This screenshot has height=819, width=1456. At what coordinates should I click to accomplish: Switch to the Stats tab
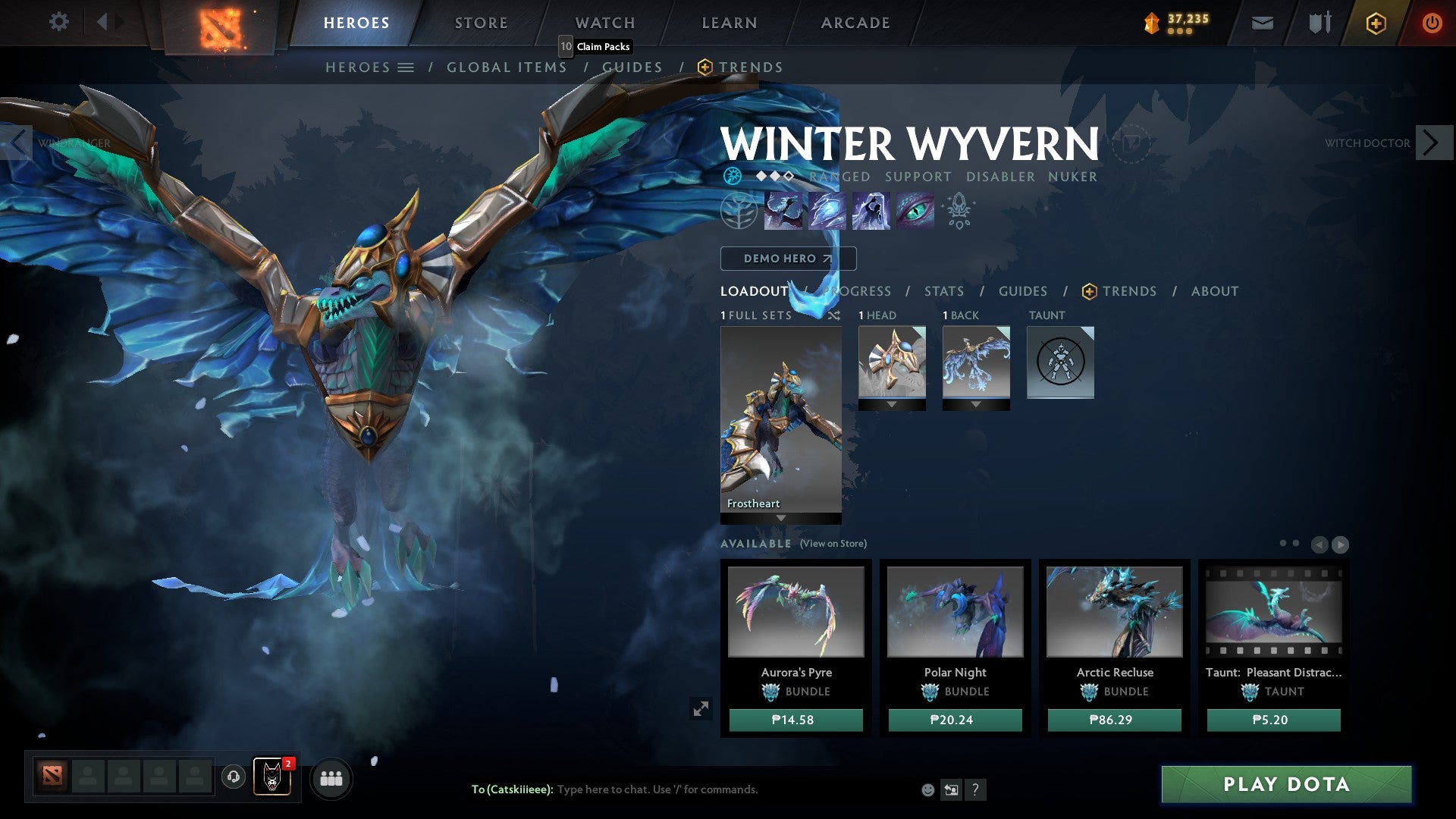943,290
